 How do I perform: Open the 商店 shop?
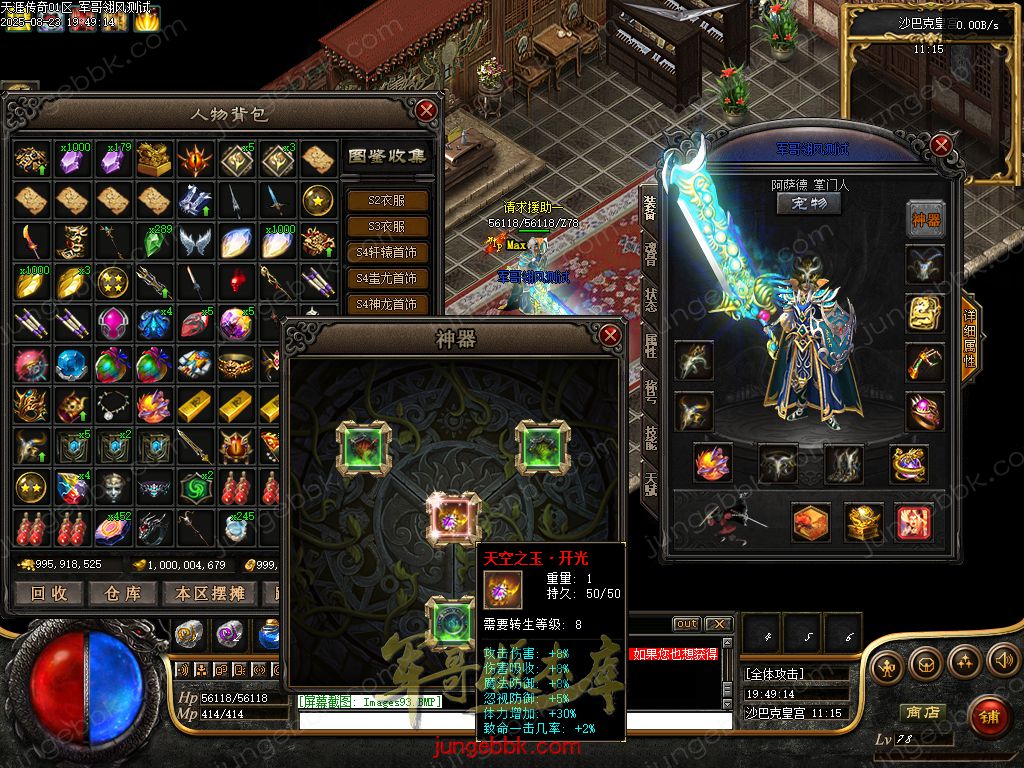click(x=922, y=712)
